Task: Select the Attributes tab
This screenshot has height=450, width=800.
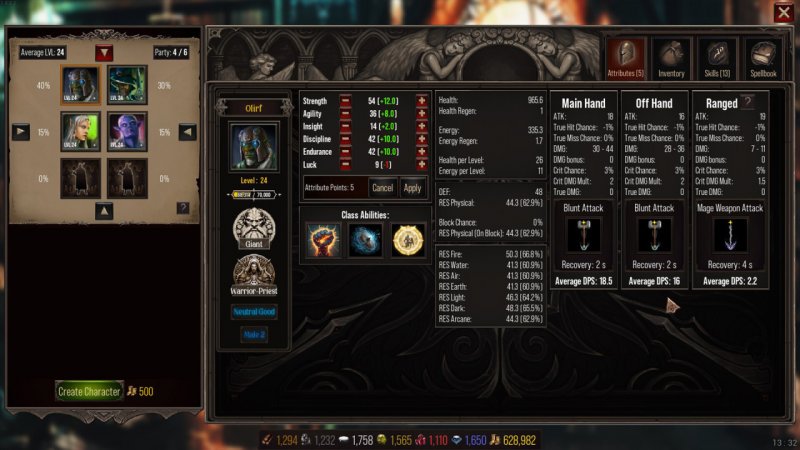Action: click(x=624, y=58)
